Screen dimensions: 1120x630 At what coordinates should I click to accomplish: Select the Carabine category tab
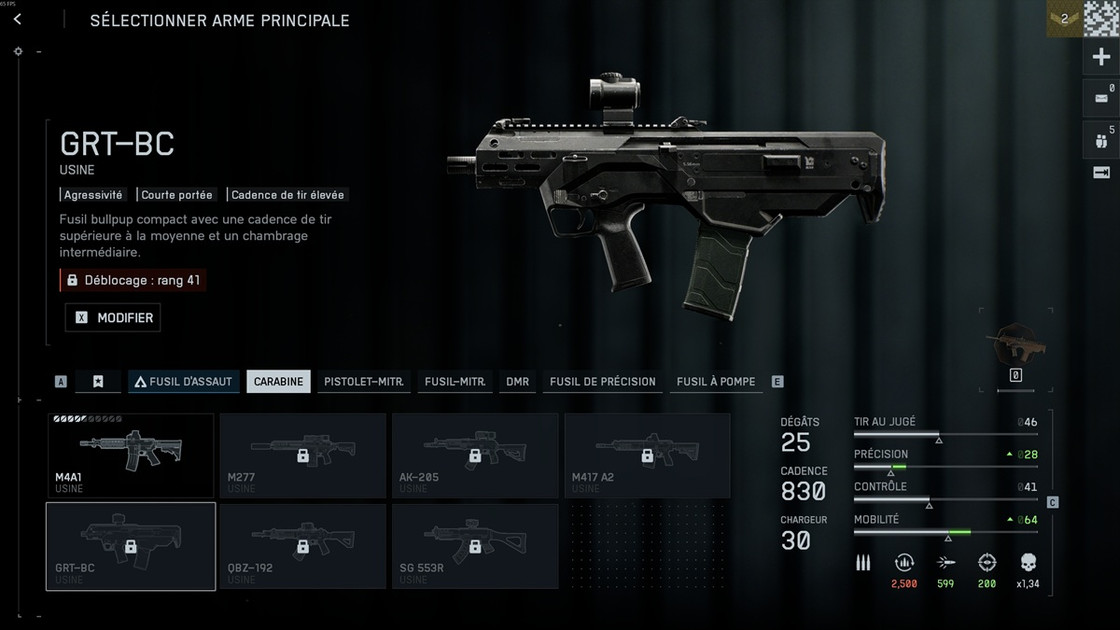point(278,382)
